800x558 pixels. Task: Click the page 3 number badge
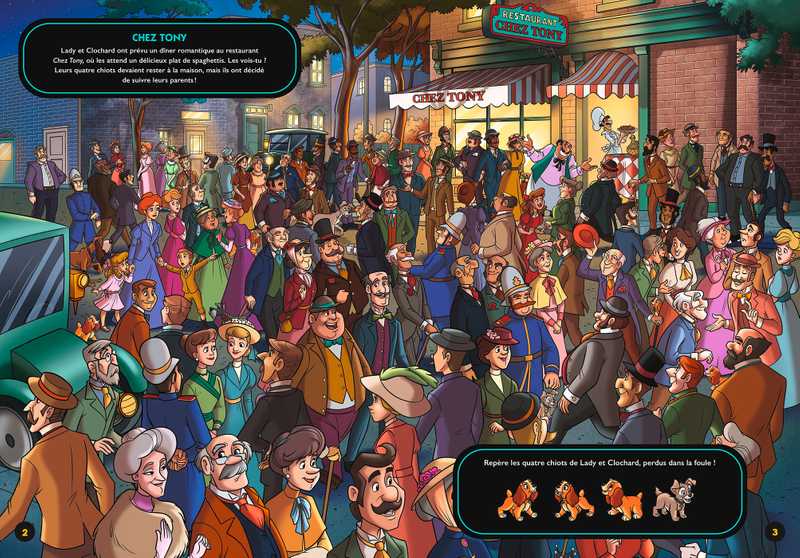tap(774, 531)
